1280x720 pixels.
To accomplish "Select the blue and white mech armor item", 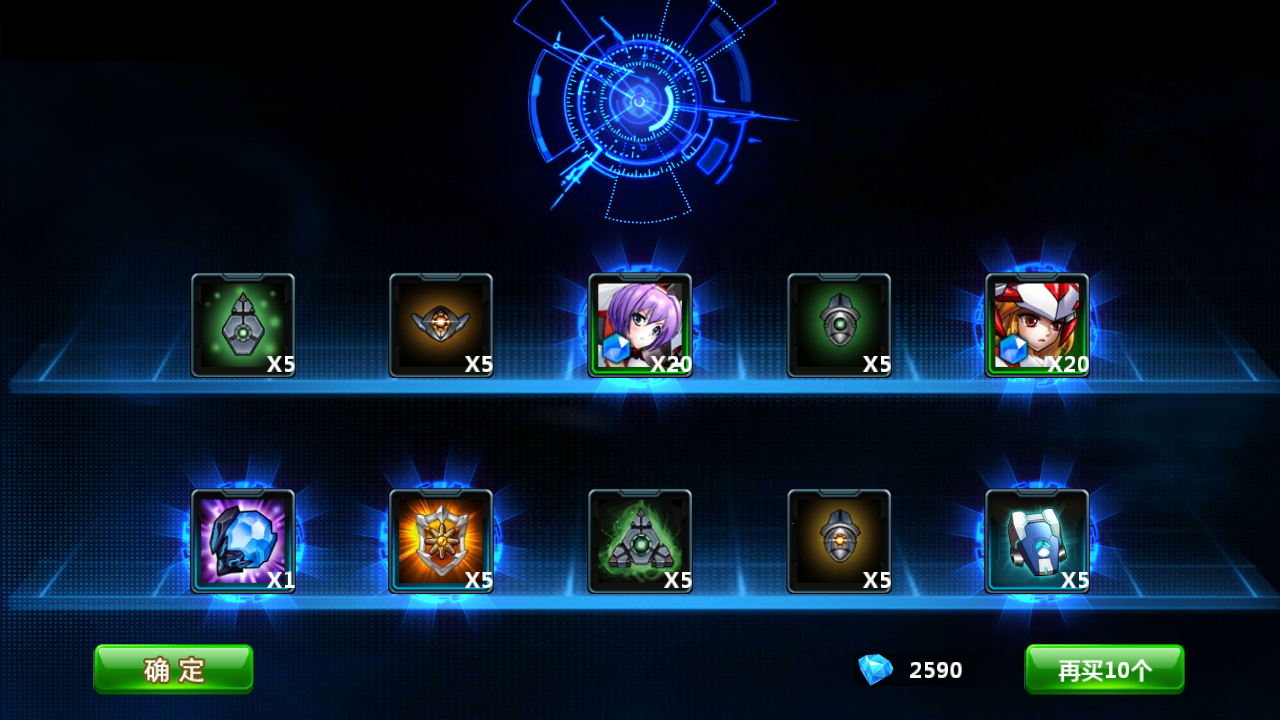I will [x=1037, y=541].
